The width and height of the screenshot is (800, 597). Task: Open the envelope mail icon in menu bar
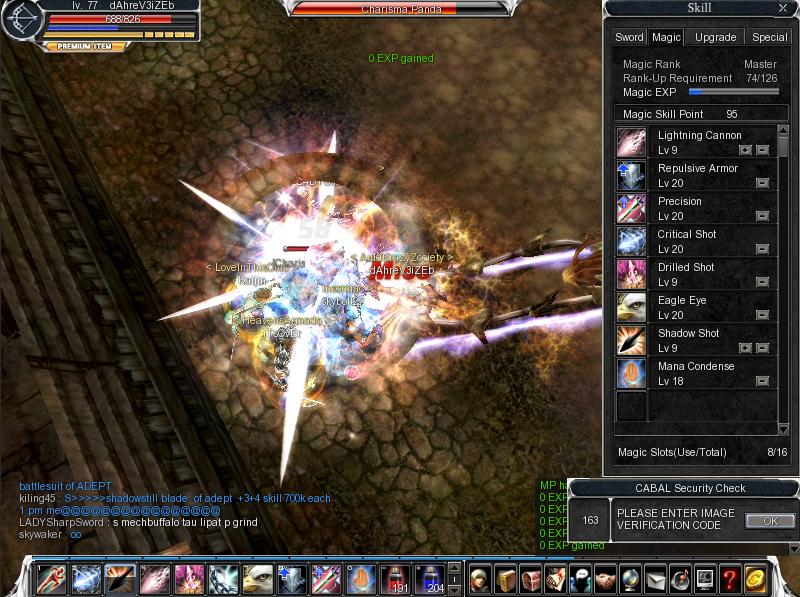tap(655, 579)
